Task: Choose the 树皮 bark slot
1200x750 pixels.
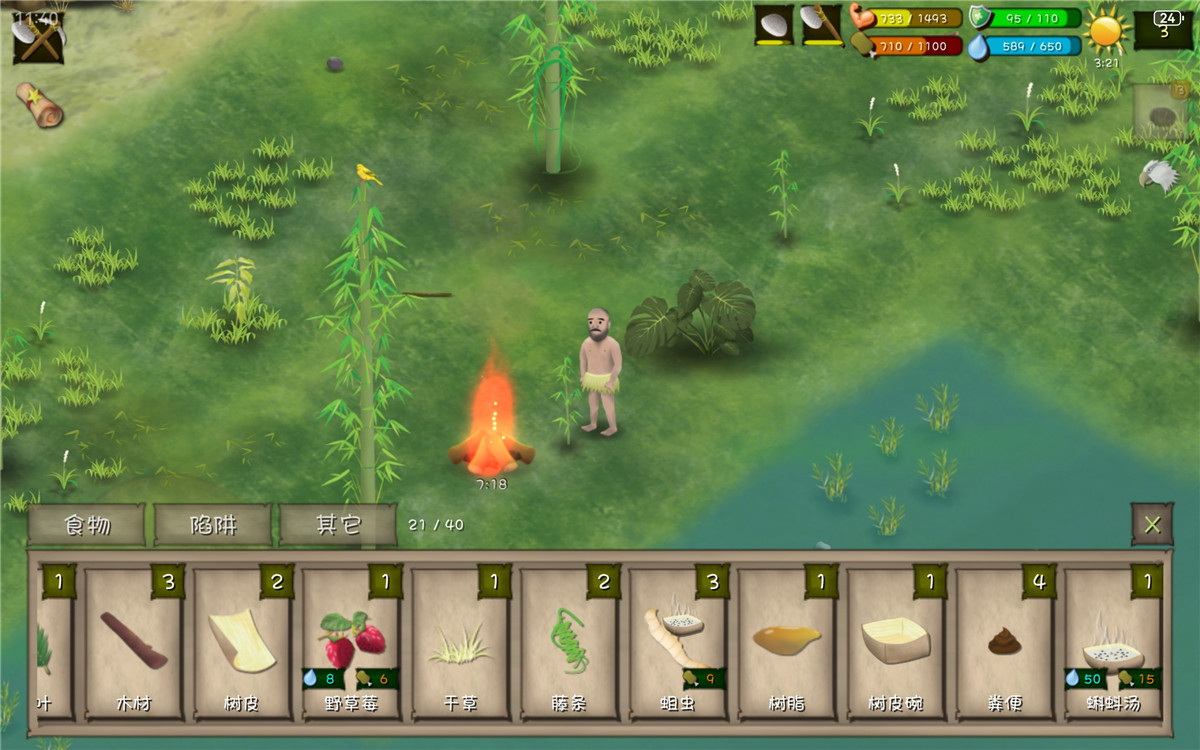Action: 242,644
